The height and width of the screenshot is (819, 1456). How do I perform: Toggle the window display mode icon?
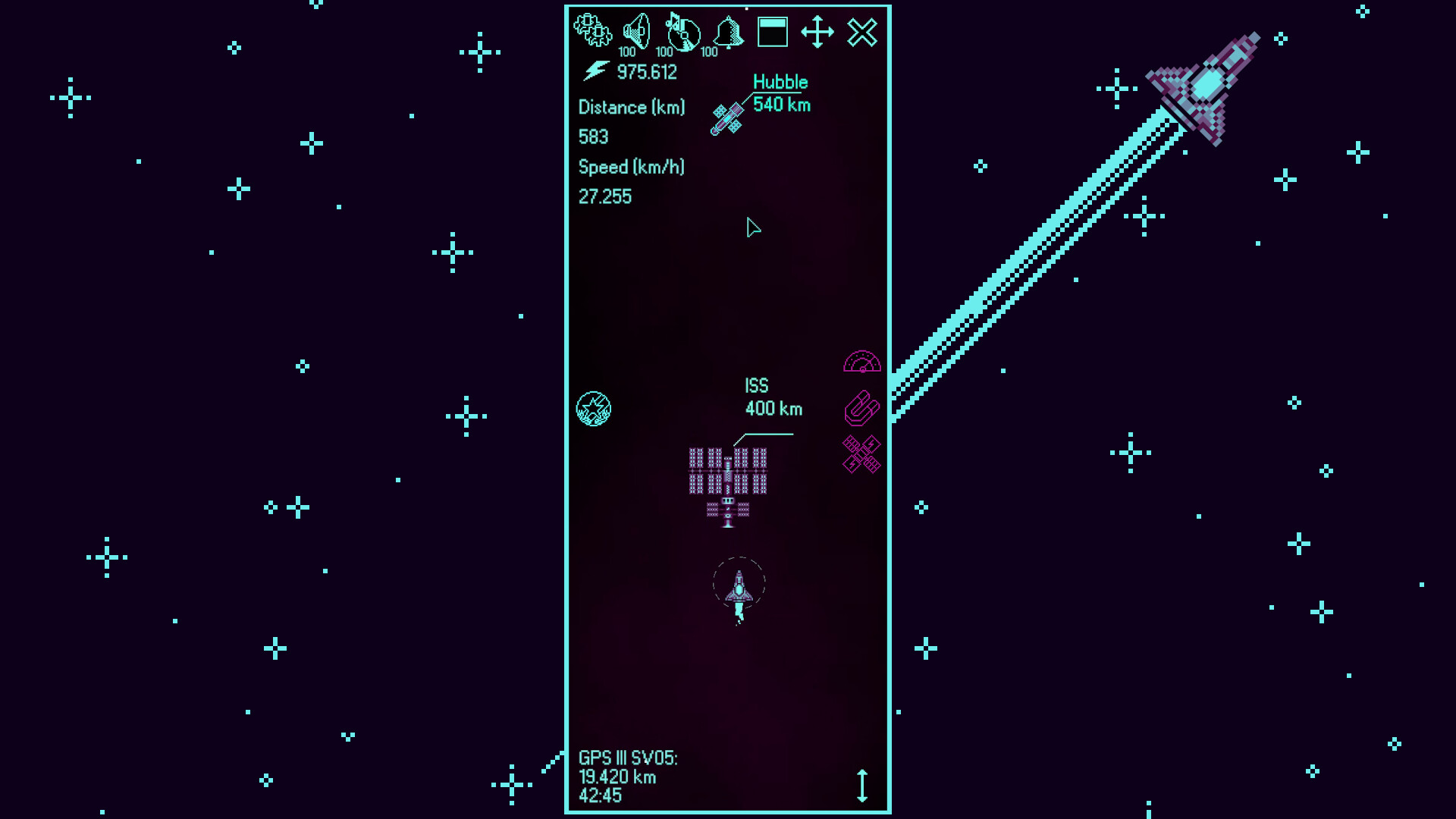click(x=772, y=31)
